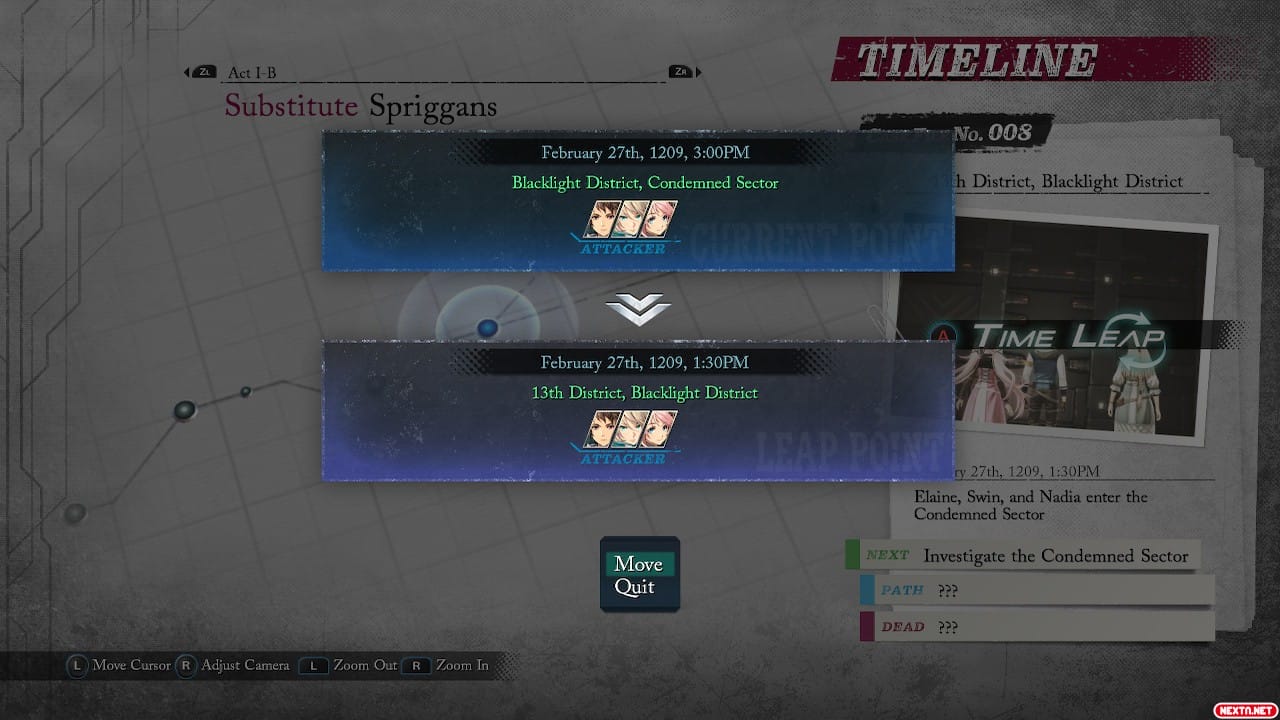
Task: Click the right arrow near the ZR label
Action: 697,71
